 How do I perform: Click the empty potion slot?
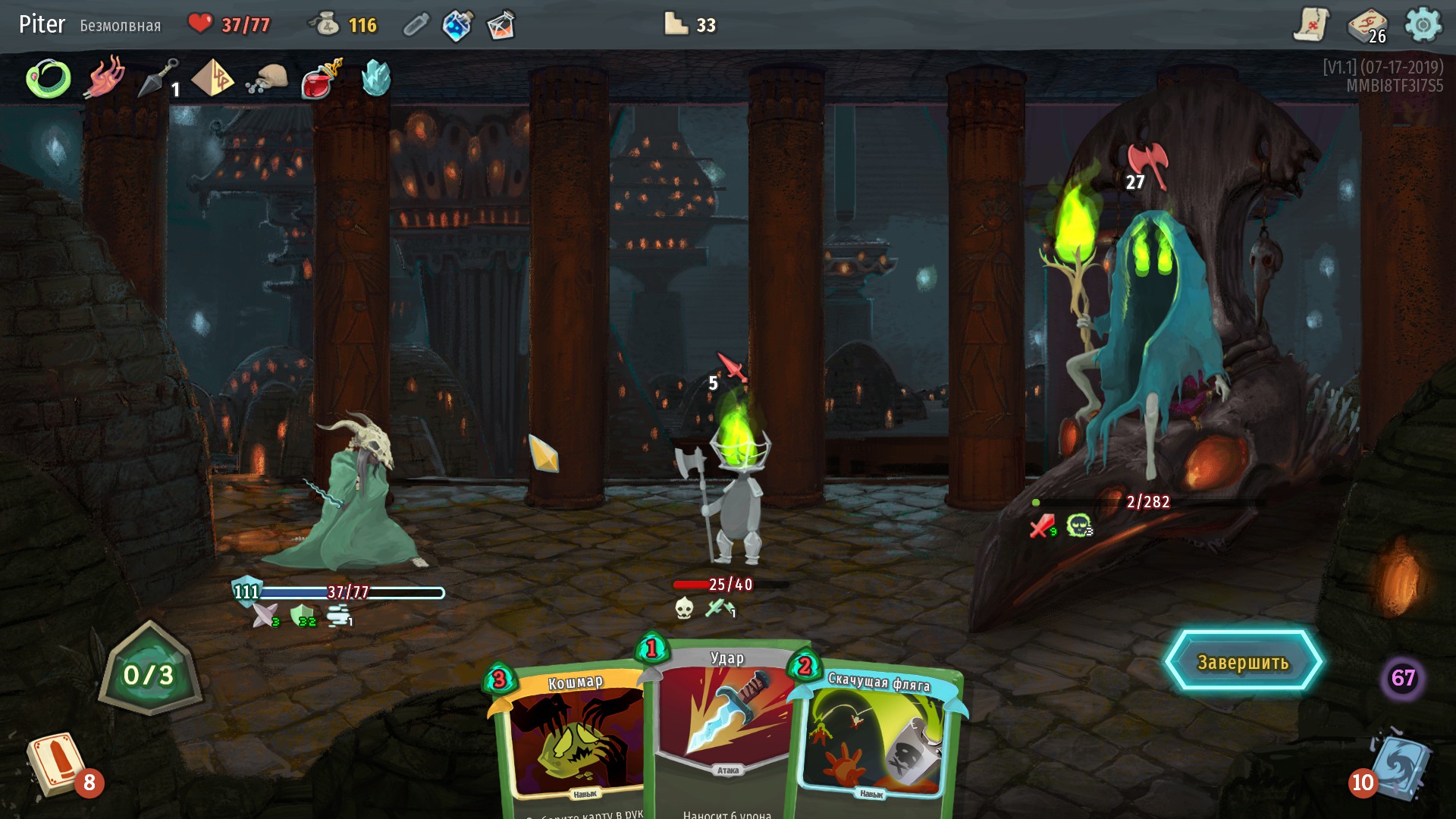coord(416,25)
